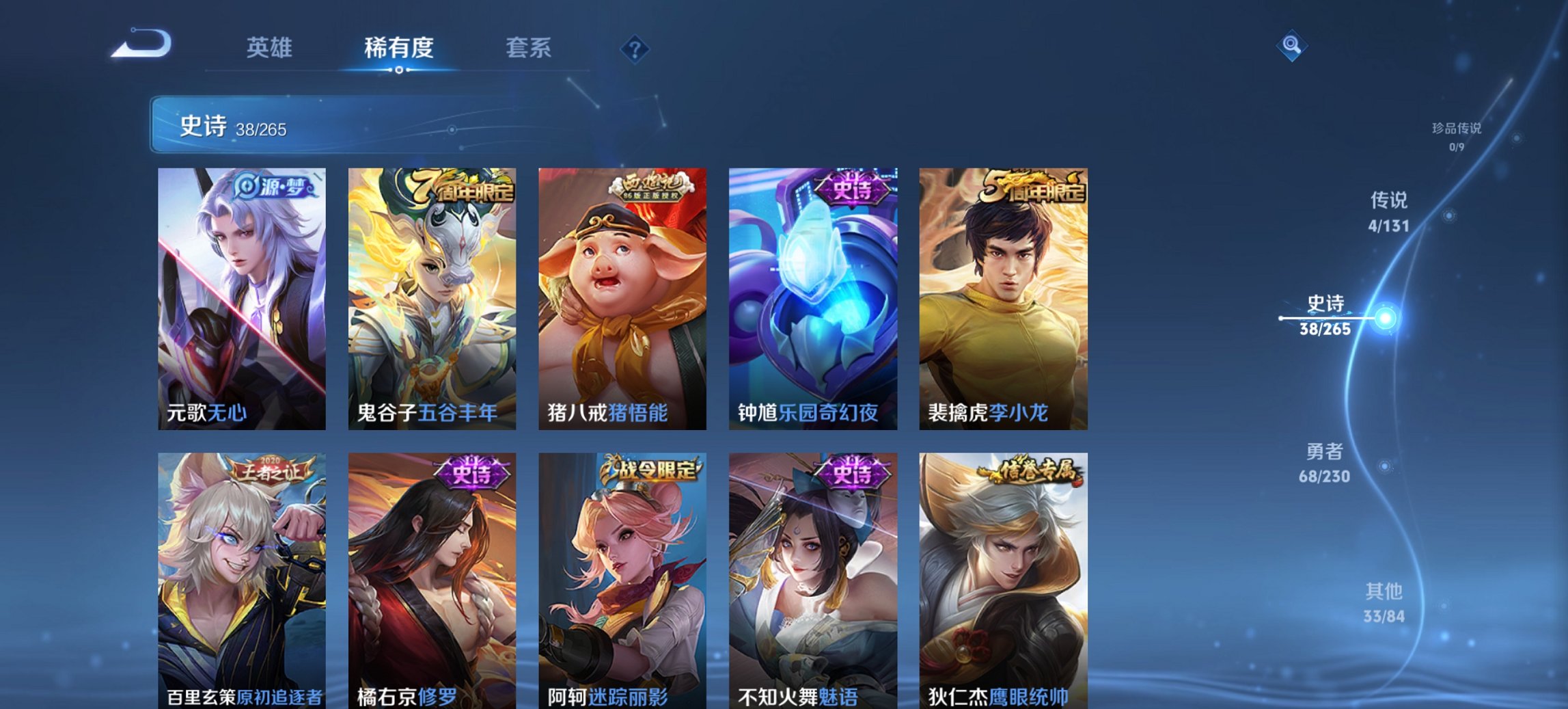Switch to the 套系 tab

pos(529,47)
